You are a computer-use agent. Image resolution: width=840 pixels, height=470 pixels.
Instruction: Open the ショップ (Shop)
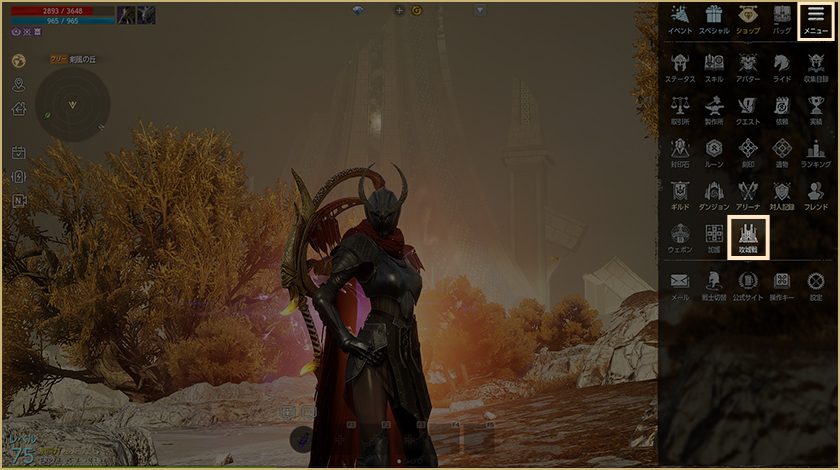747,19
